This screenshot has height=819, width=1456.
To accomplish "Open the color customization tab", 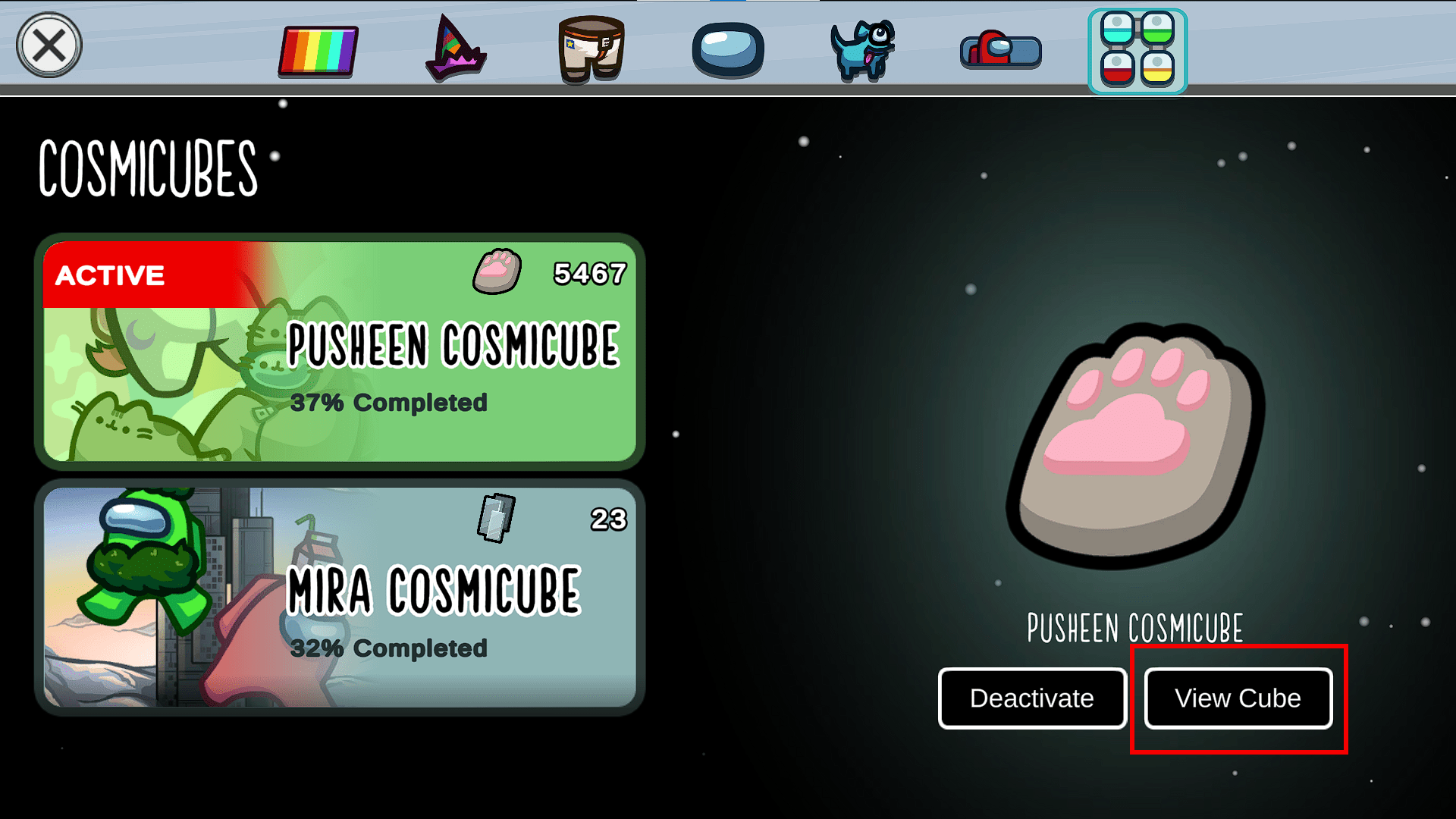I will [x=317, y=52].
